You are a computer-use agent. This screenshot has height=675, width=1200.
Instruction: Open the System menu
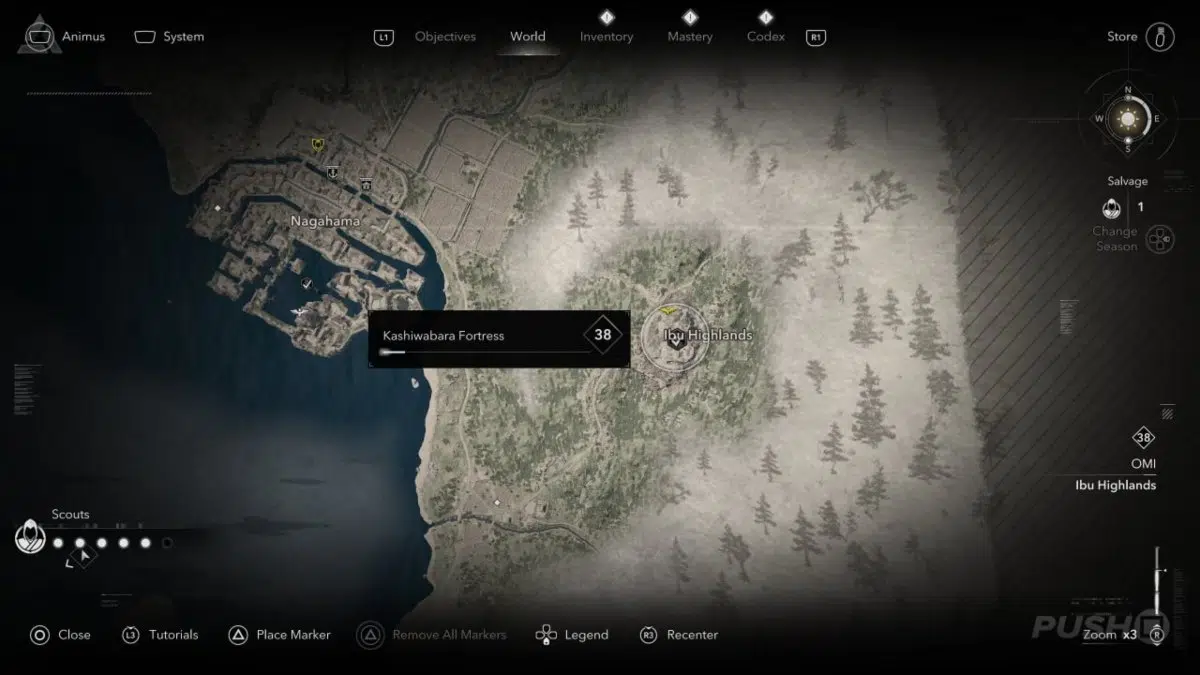(x=183, y=37)
